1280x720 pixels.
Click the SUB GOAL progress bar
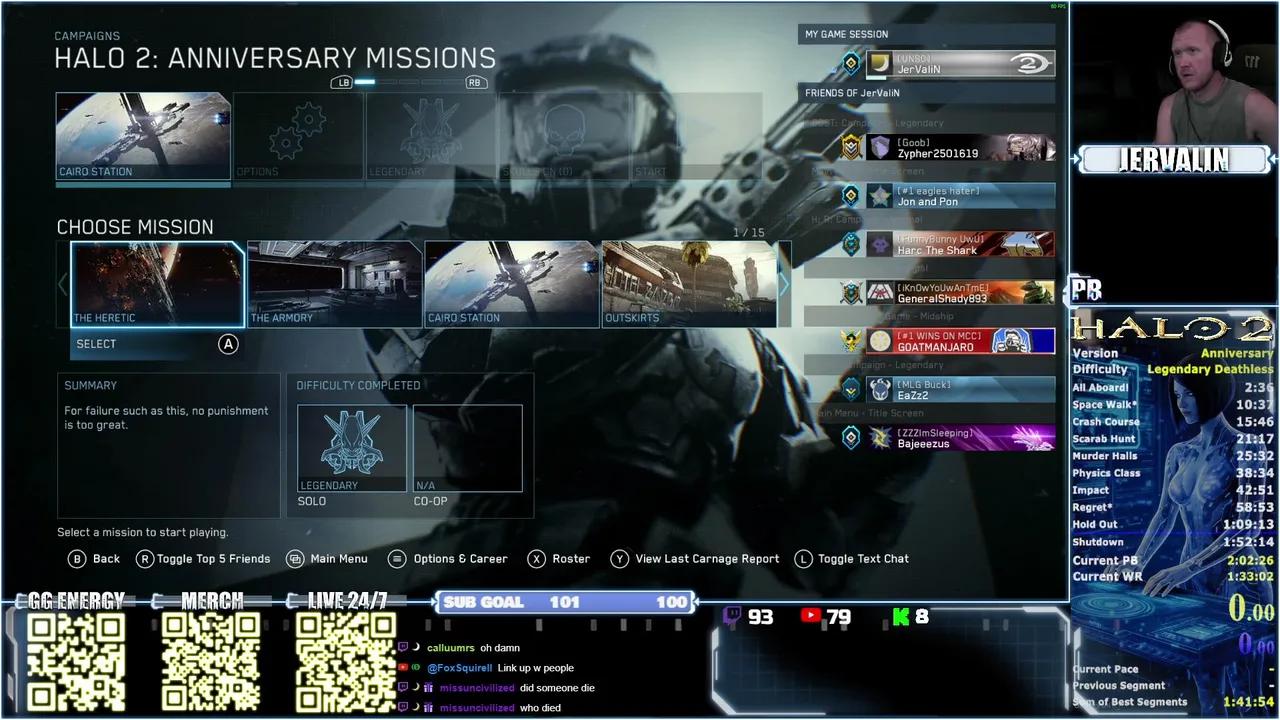[565, 601]
